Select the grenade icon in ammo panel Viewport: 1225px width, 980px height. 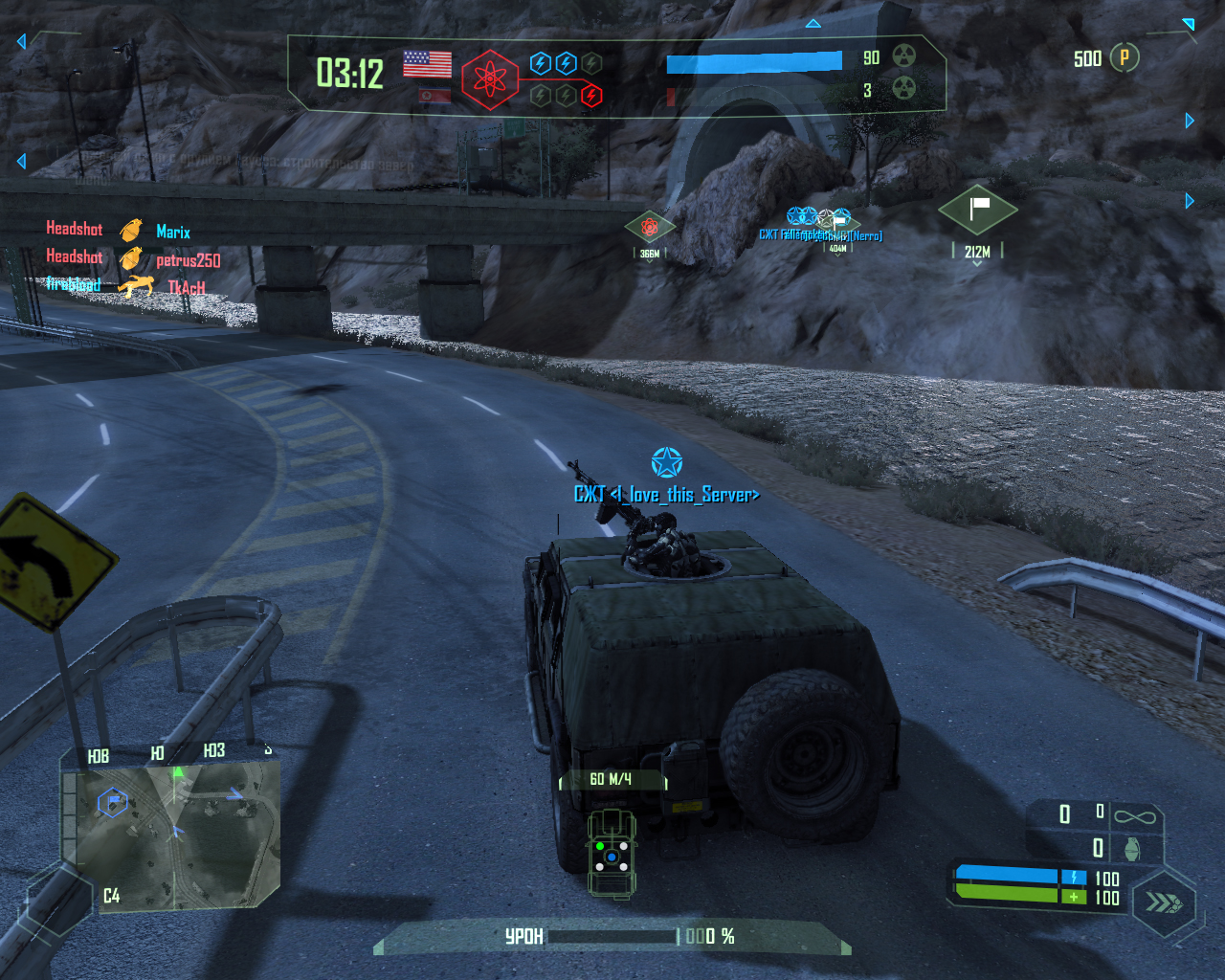coord(1133,849)
